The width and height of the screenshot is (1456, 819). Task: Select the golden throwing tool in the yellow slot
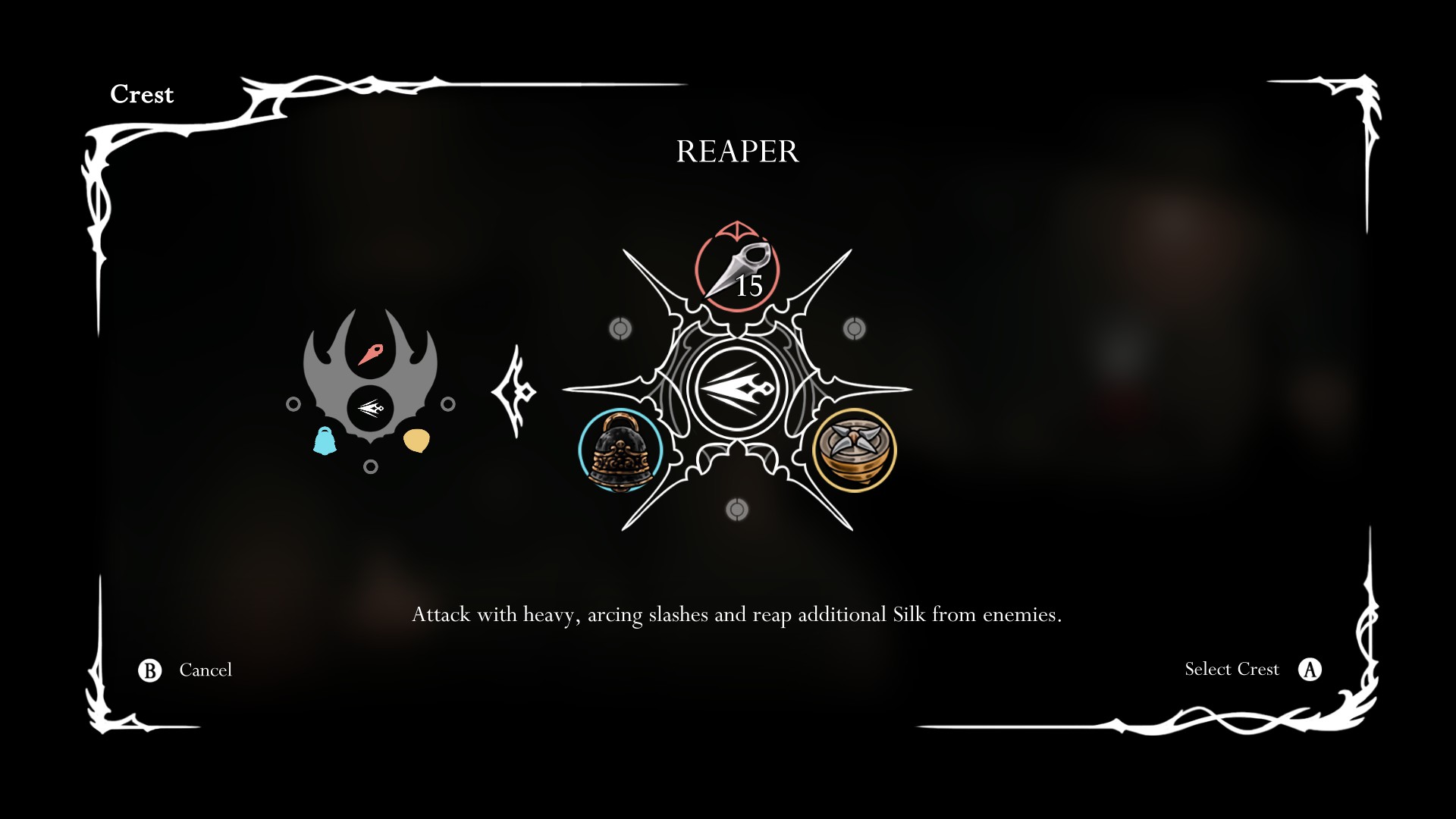coord(853,449)
